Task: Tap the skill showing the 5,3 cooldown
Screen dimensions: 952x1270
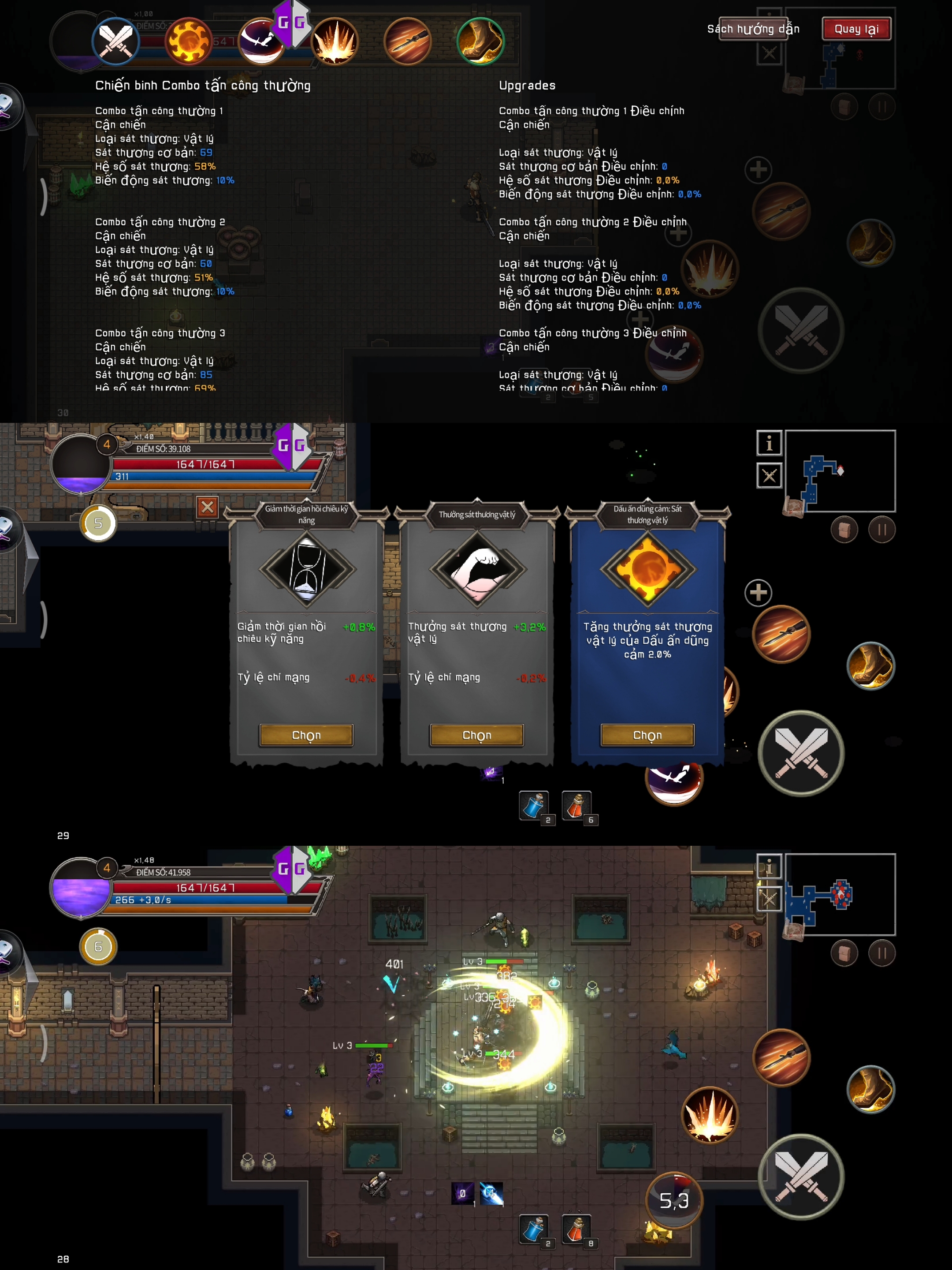Action: (x=674, y=1200)
